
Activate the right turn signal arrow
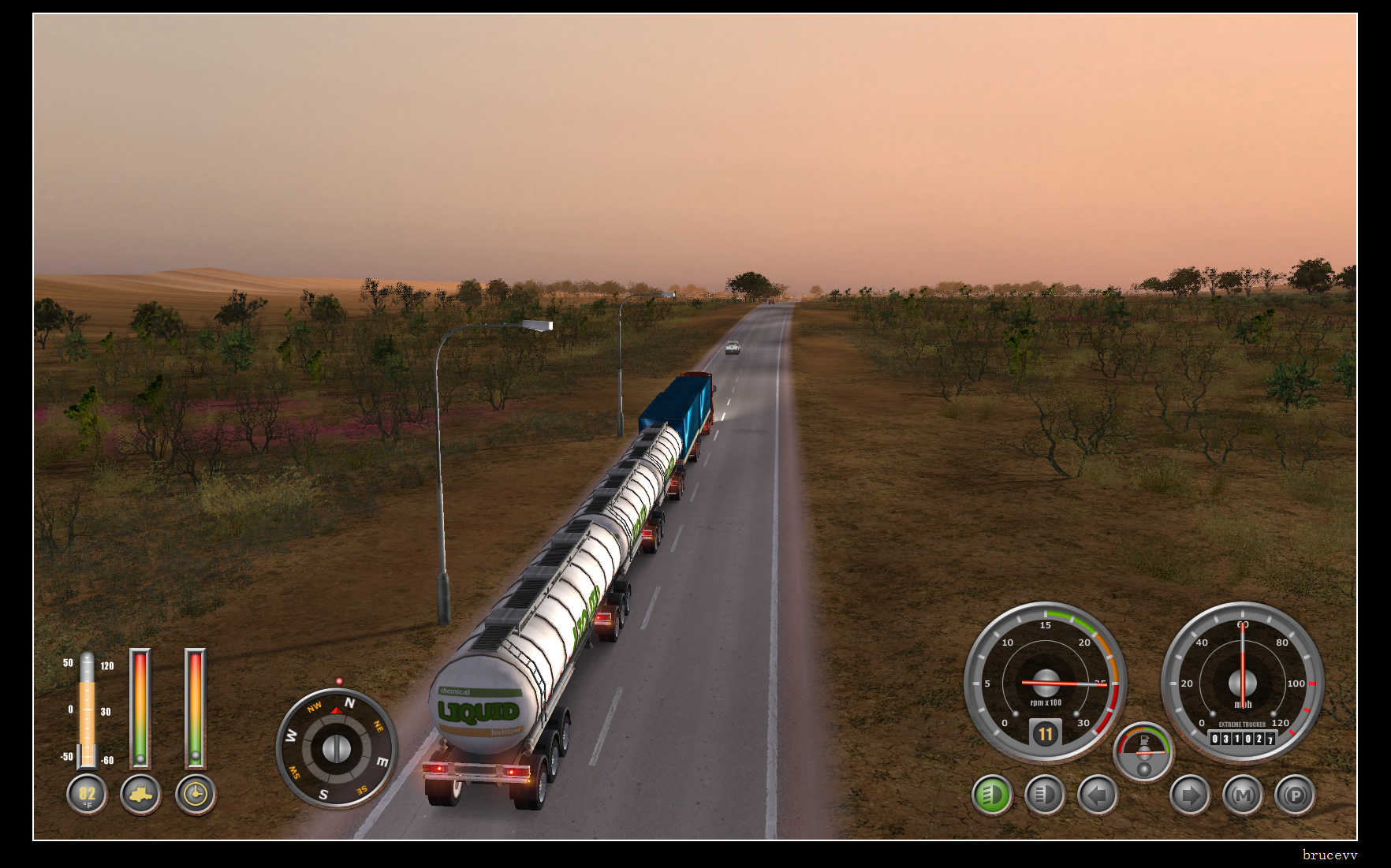click(1189, 795)
